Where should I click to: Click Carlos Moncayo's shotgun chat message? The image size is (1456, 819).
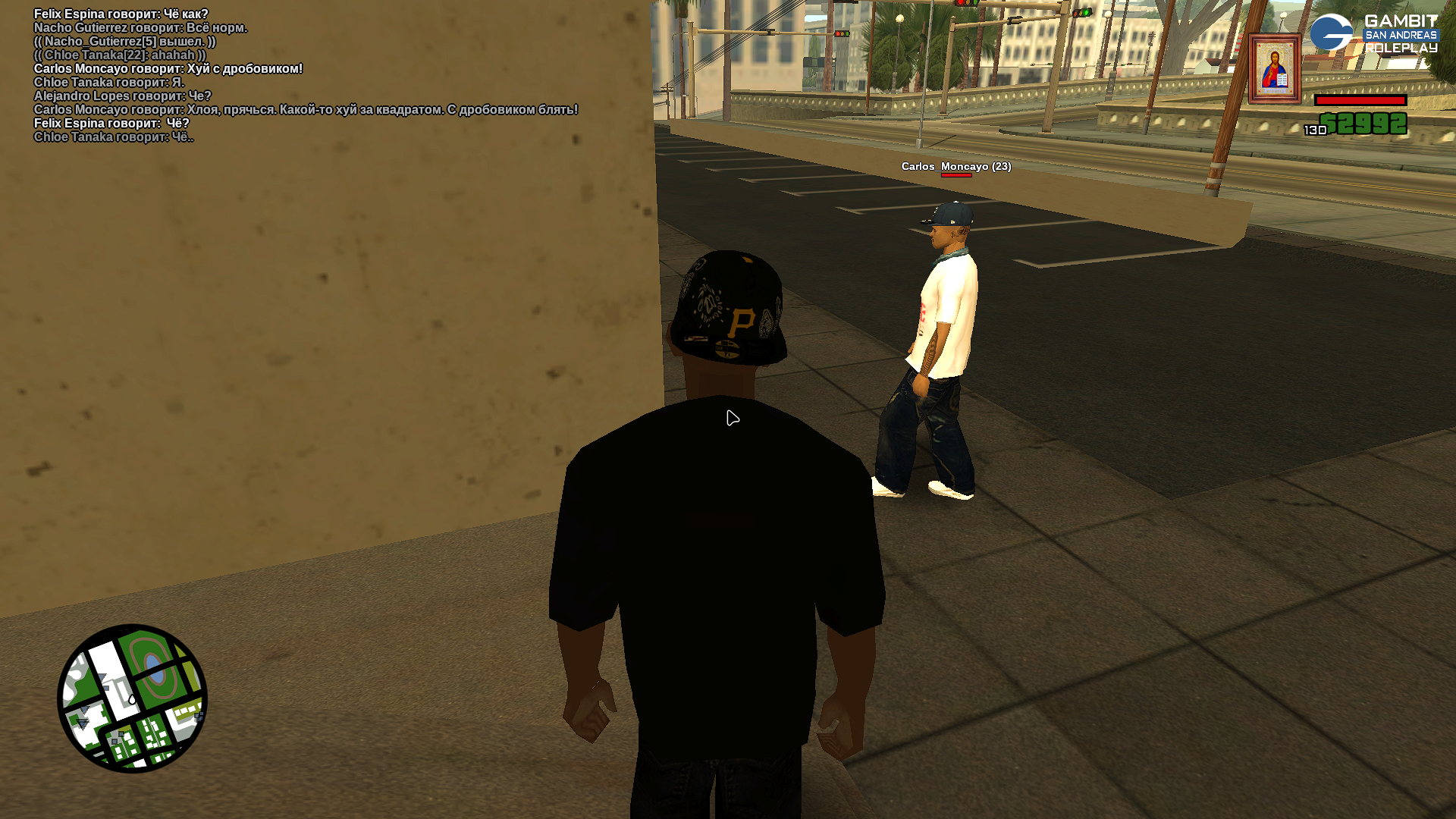[168, 69]
